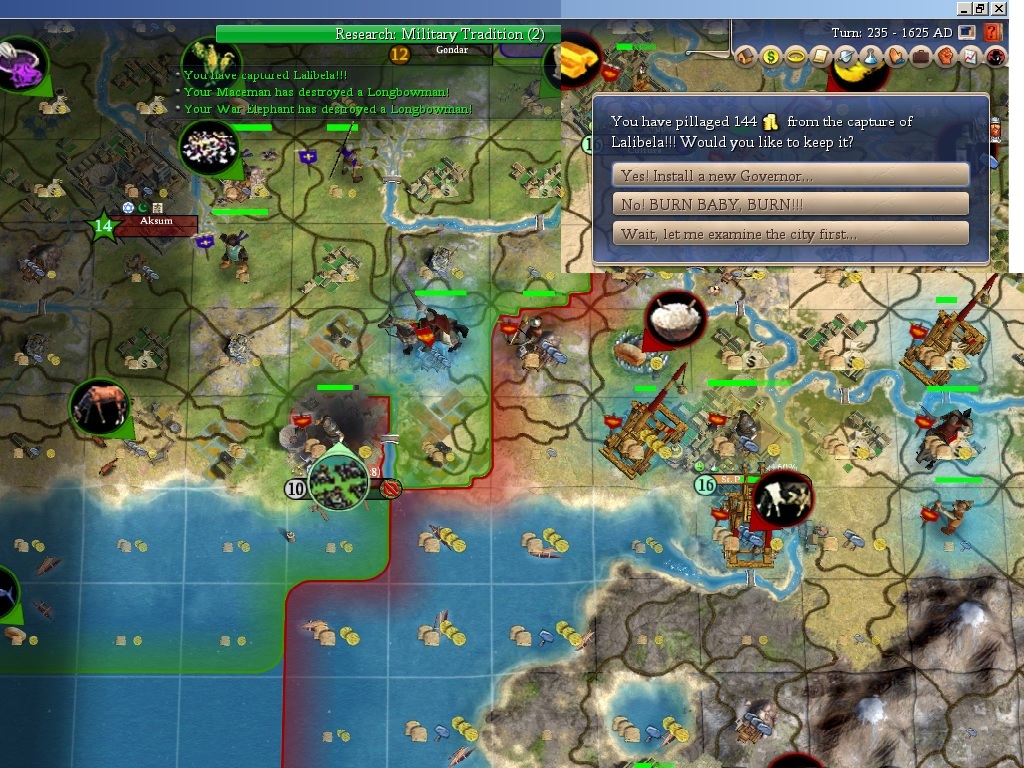Open the Military Advisor helmet icon
The image size is (1024, 768).
coord(846,57)
